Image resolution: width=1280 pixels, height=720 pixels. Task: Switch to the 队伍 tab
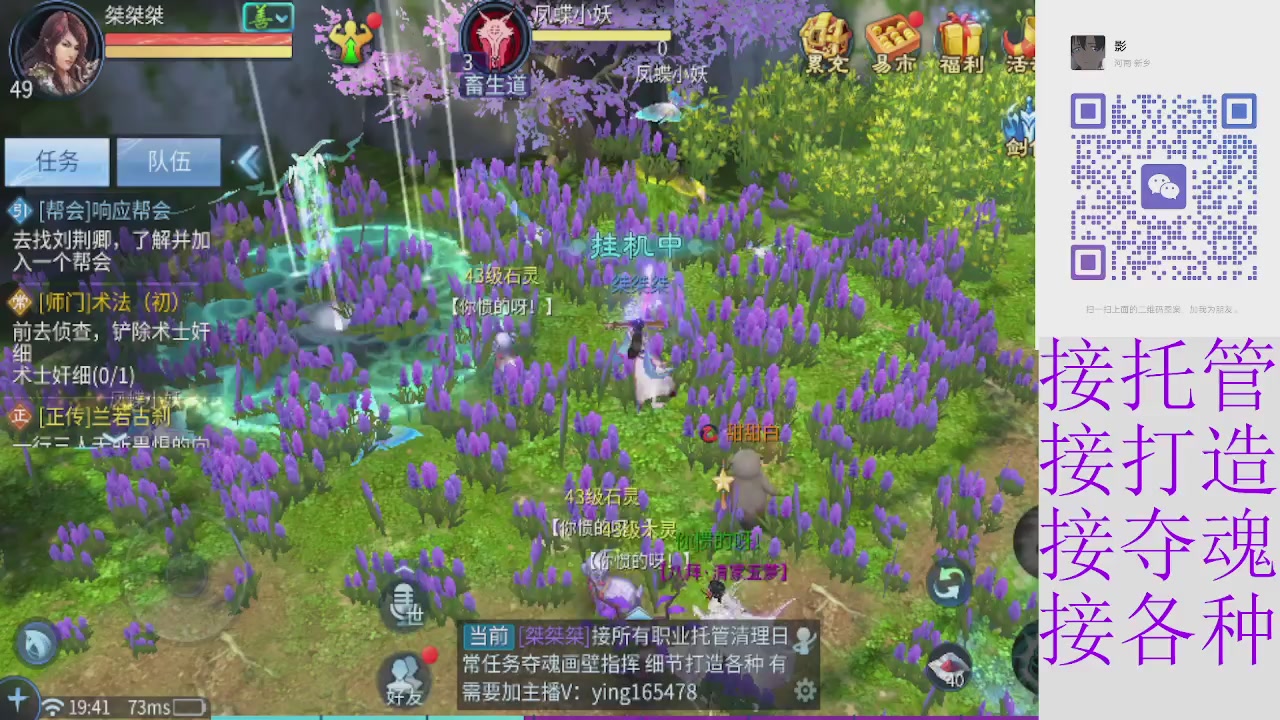click(x=168, y=162)
